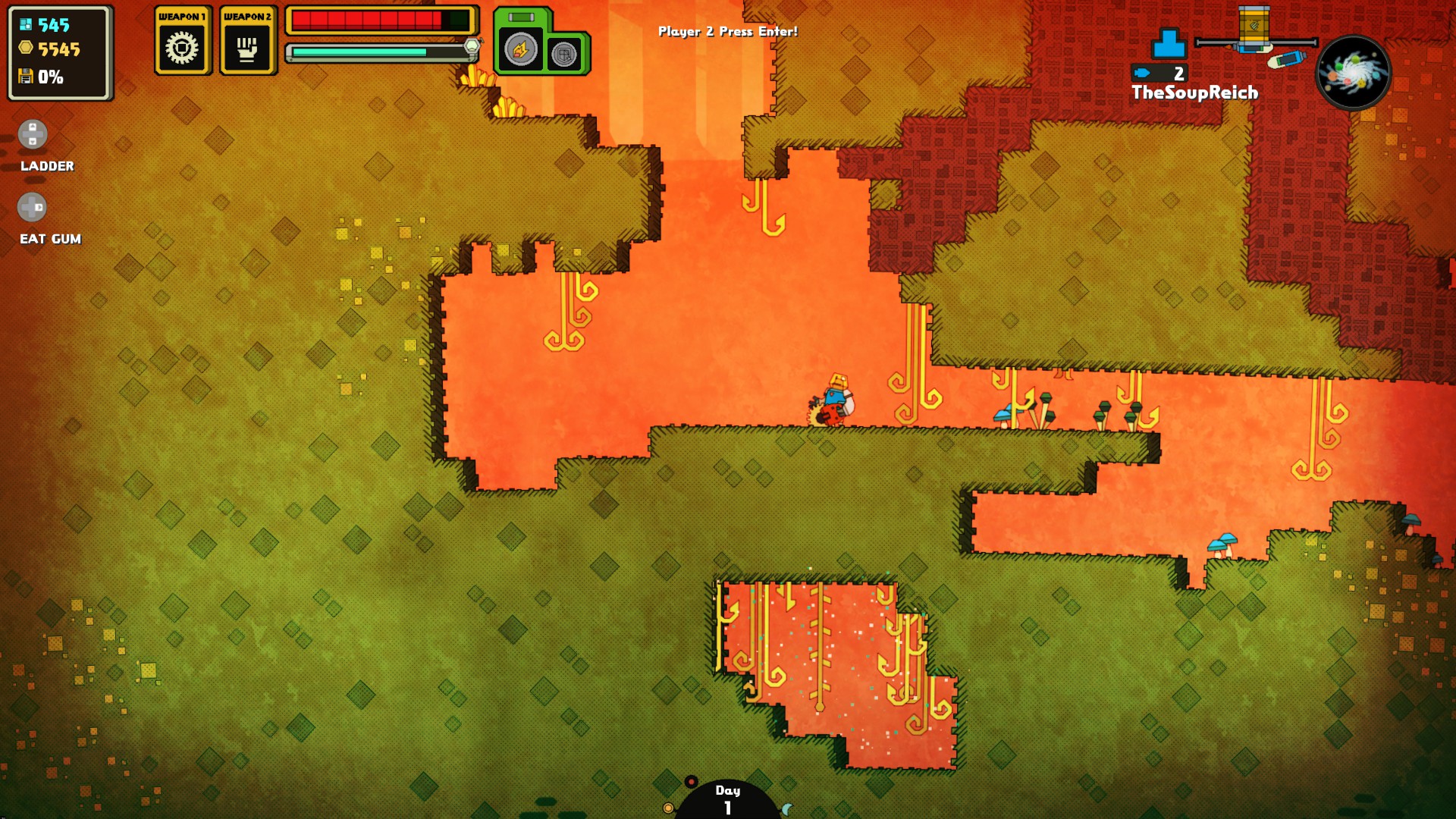This screenshot has width=1456, height=819.
Task: Click the Day 1 clock dial
Action: [727, 800]
